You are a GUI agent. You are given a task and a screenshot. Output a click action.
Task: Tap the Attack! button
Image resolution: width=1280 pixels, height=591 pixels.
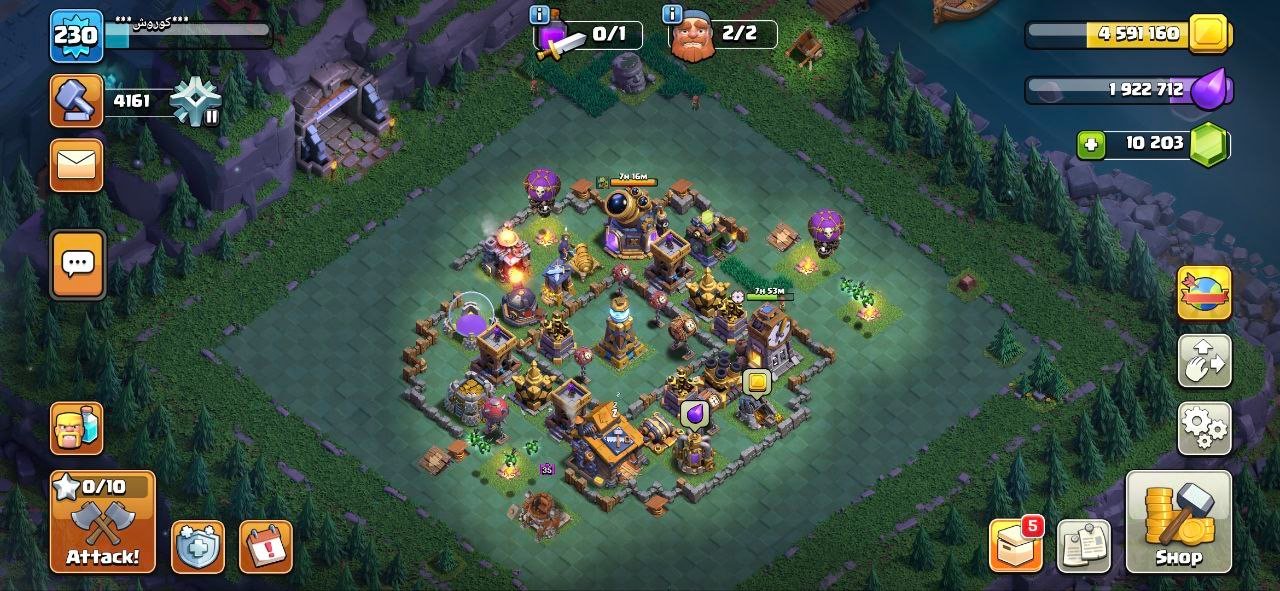103,521
